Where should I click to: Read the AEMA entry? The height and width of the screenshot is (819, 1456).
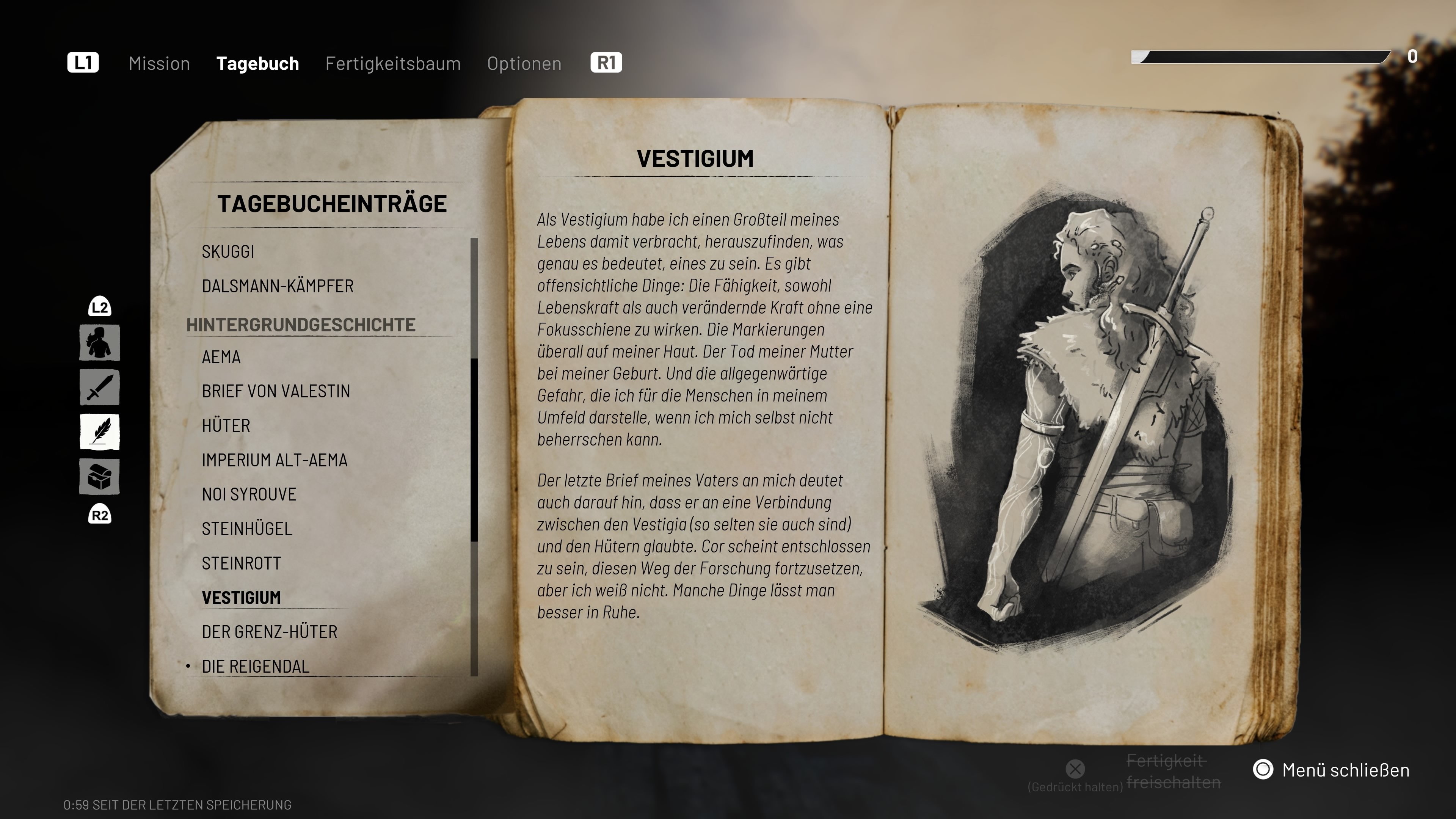click(x=221, y=357)
